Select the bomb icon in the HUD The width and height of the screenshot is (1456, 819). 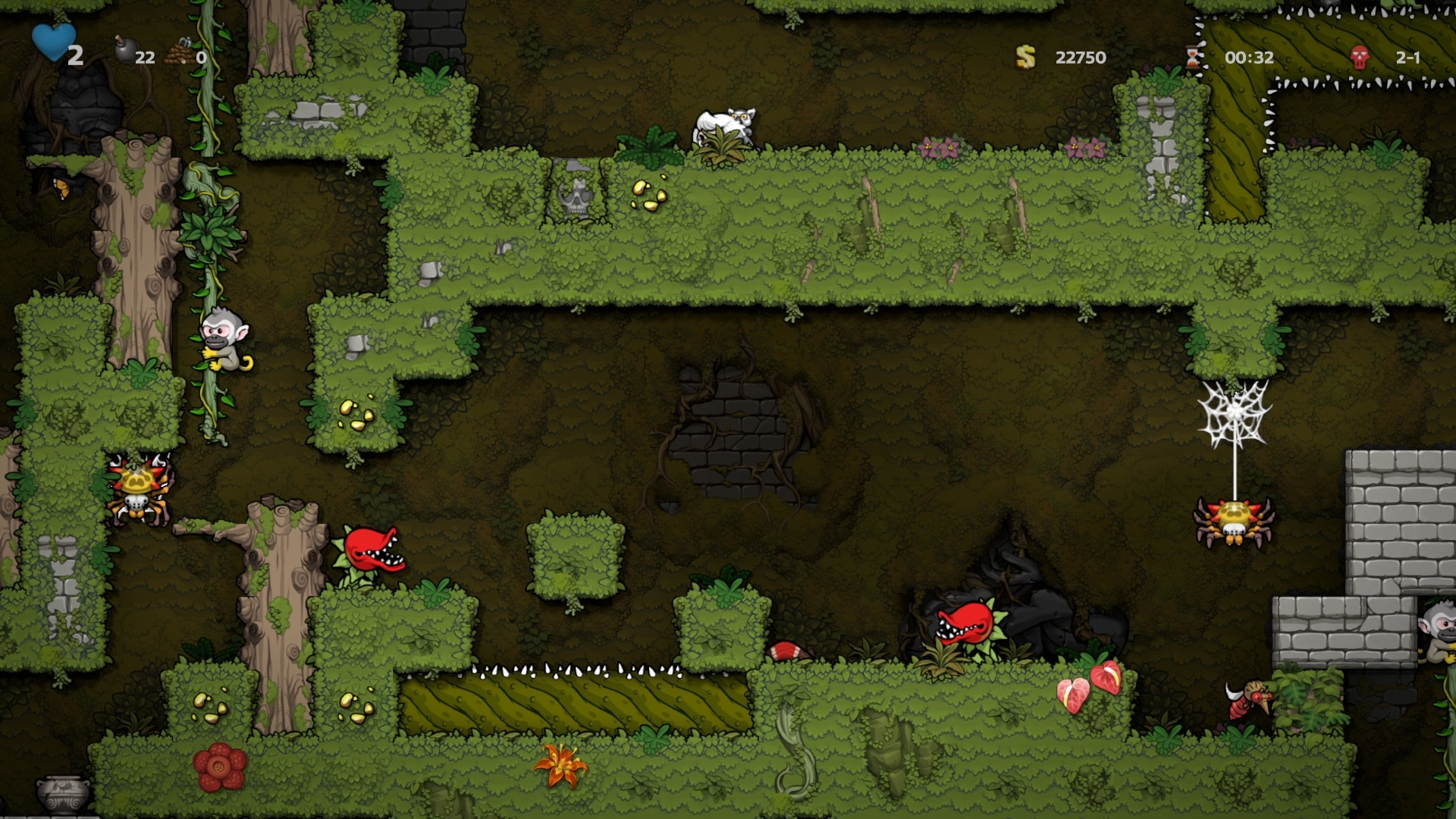click(x=124, y=50)
